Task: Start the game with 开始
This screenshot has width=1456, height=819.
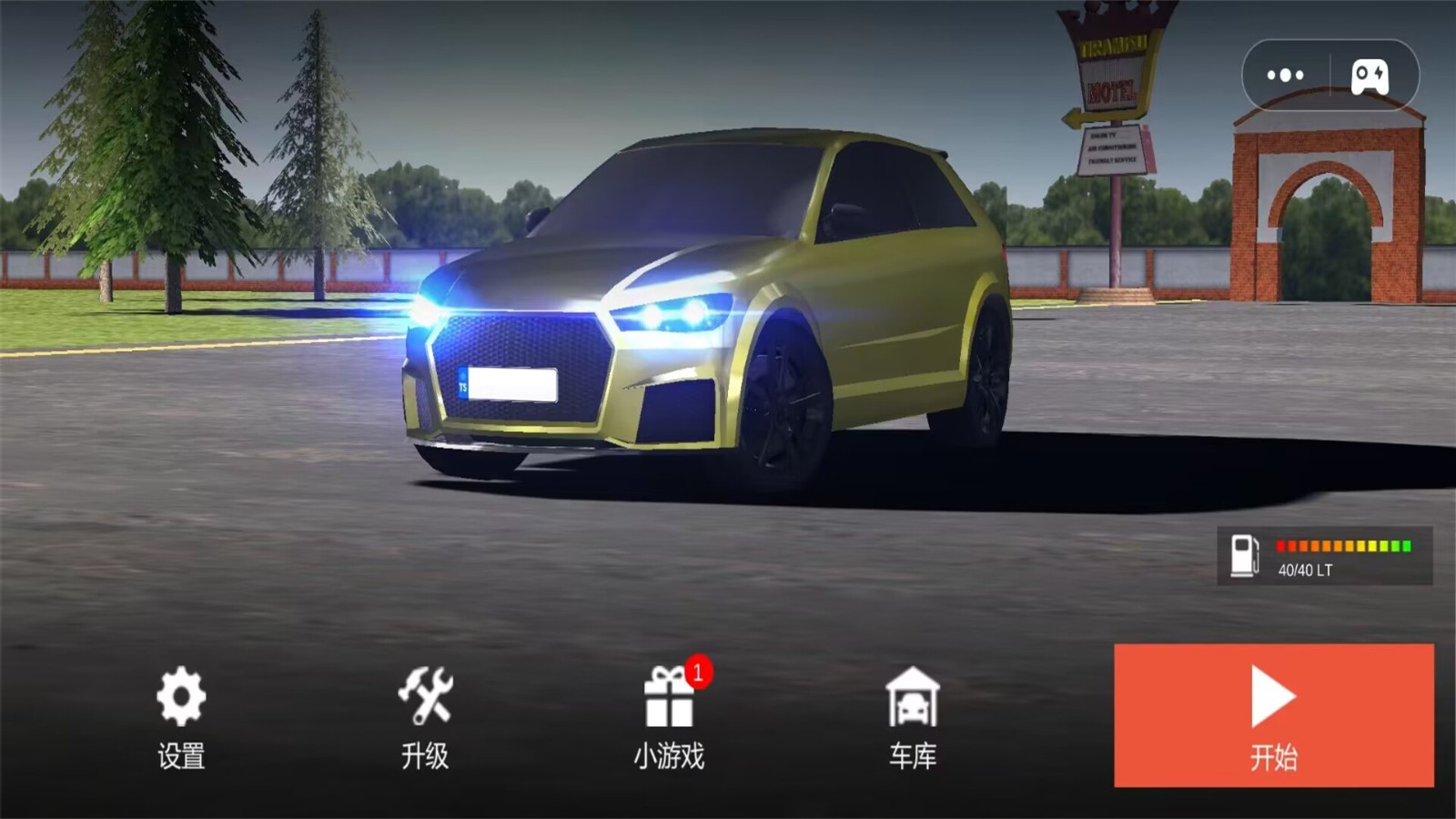Action: click(x=1273, y=715)
